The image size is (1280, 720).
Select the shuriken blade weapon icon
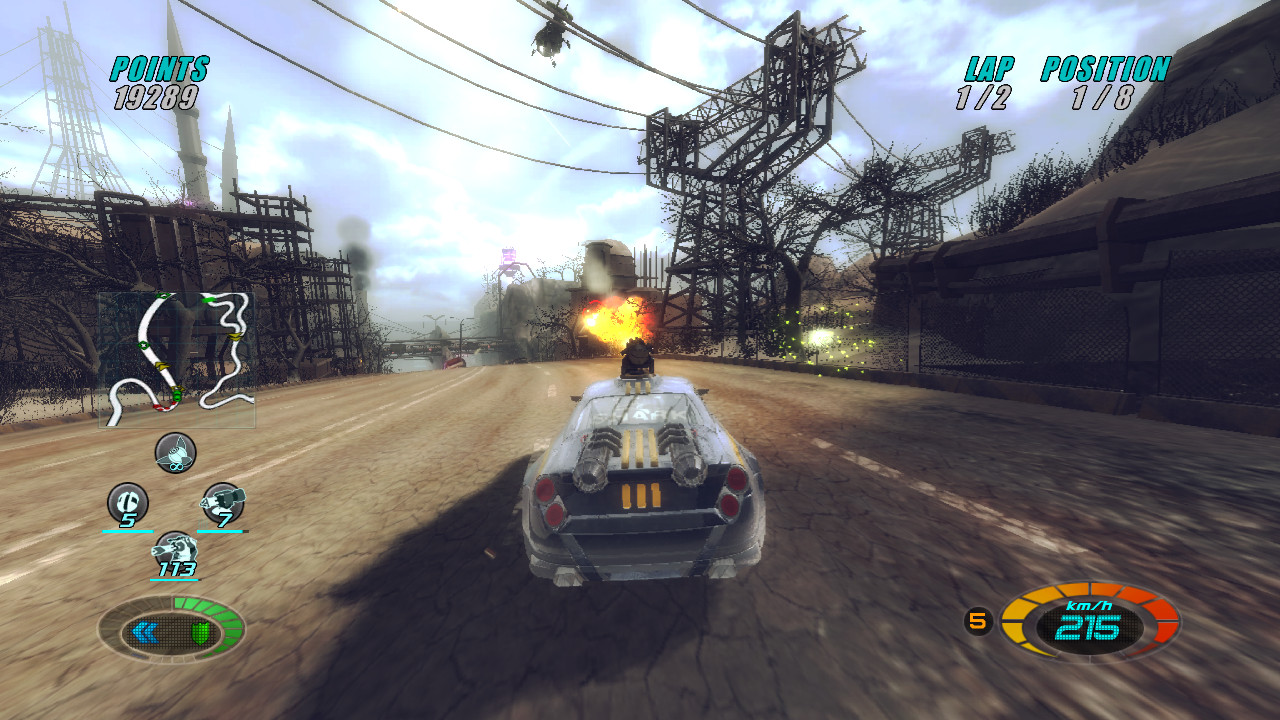point(173,453)
